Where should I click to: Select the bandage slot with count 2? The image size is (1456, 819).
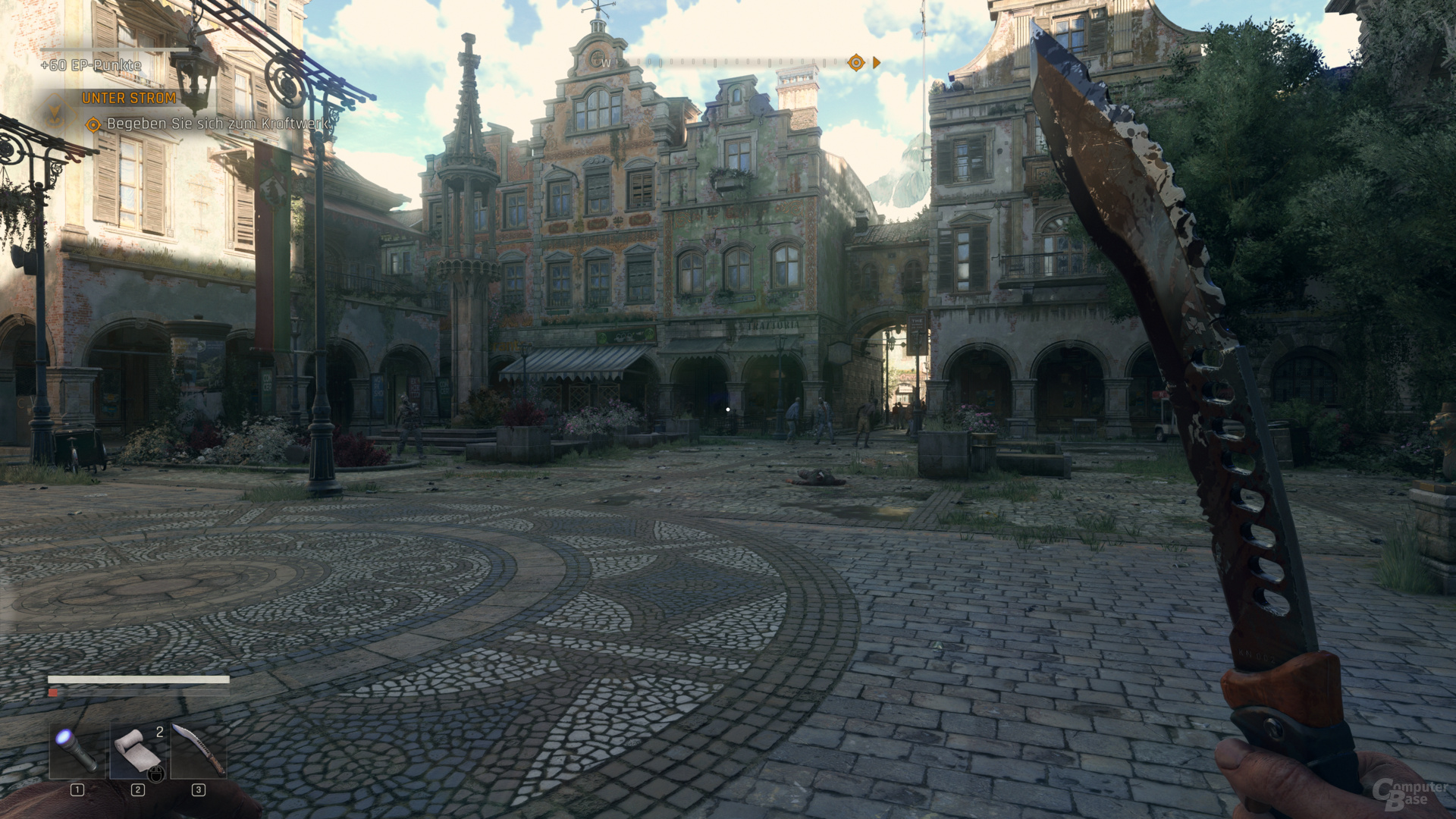click(x=138, y=750)
